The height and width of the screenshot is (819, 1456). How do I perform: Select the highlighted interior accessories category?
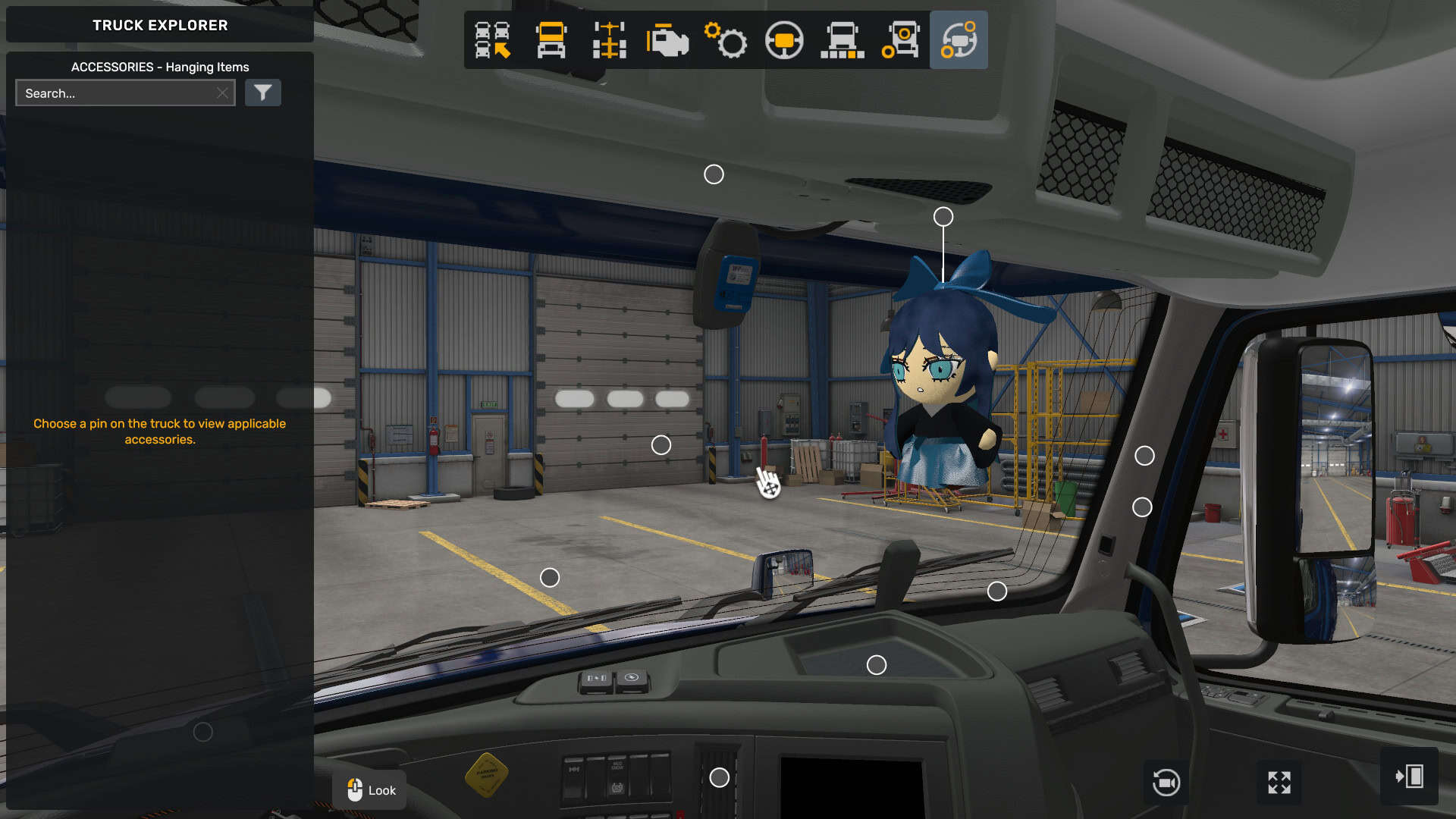pos(959,40)
